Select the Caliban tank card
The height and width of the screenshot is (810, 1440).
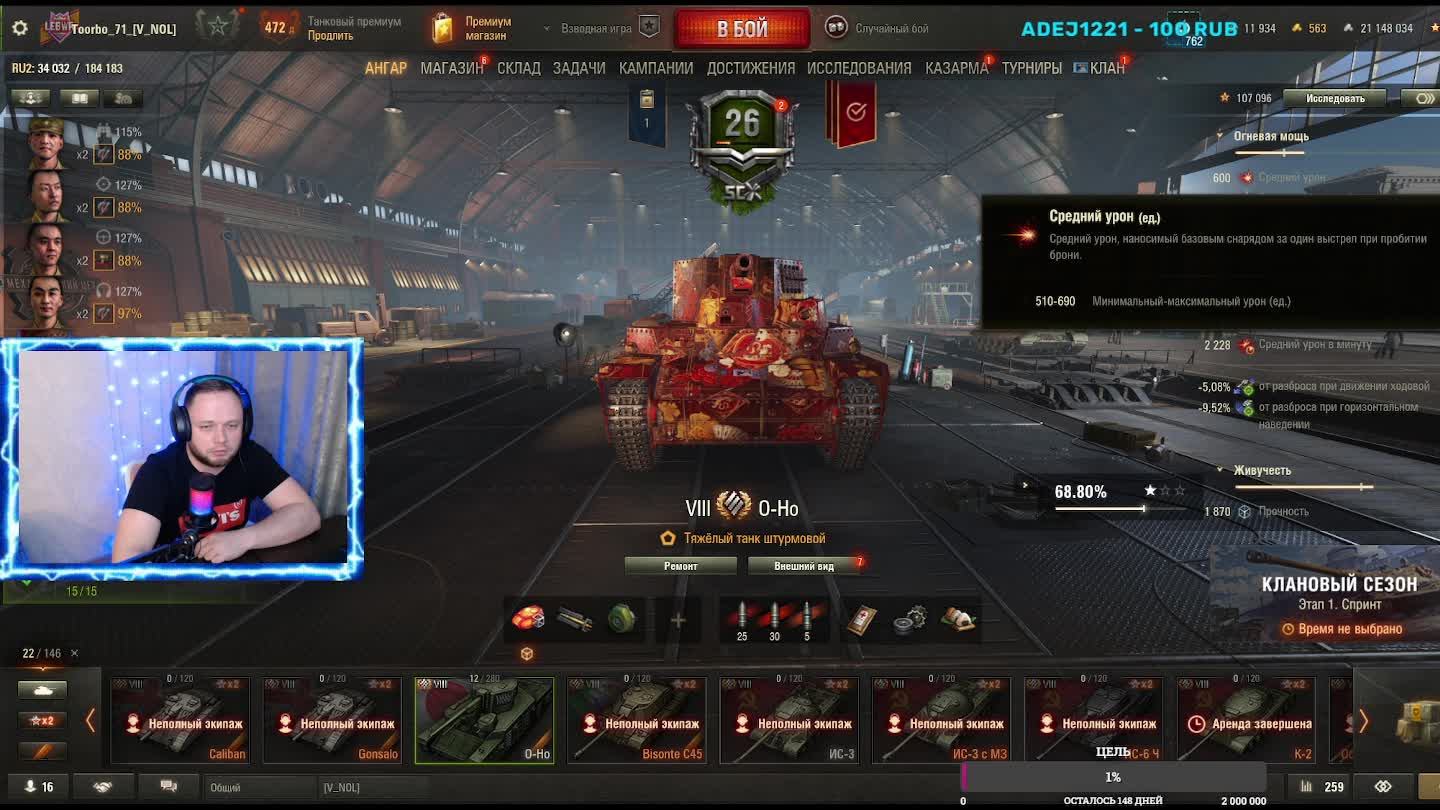(x=180, y=720)
